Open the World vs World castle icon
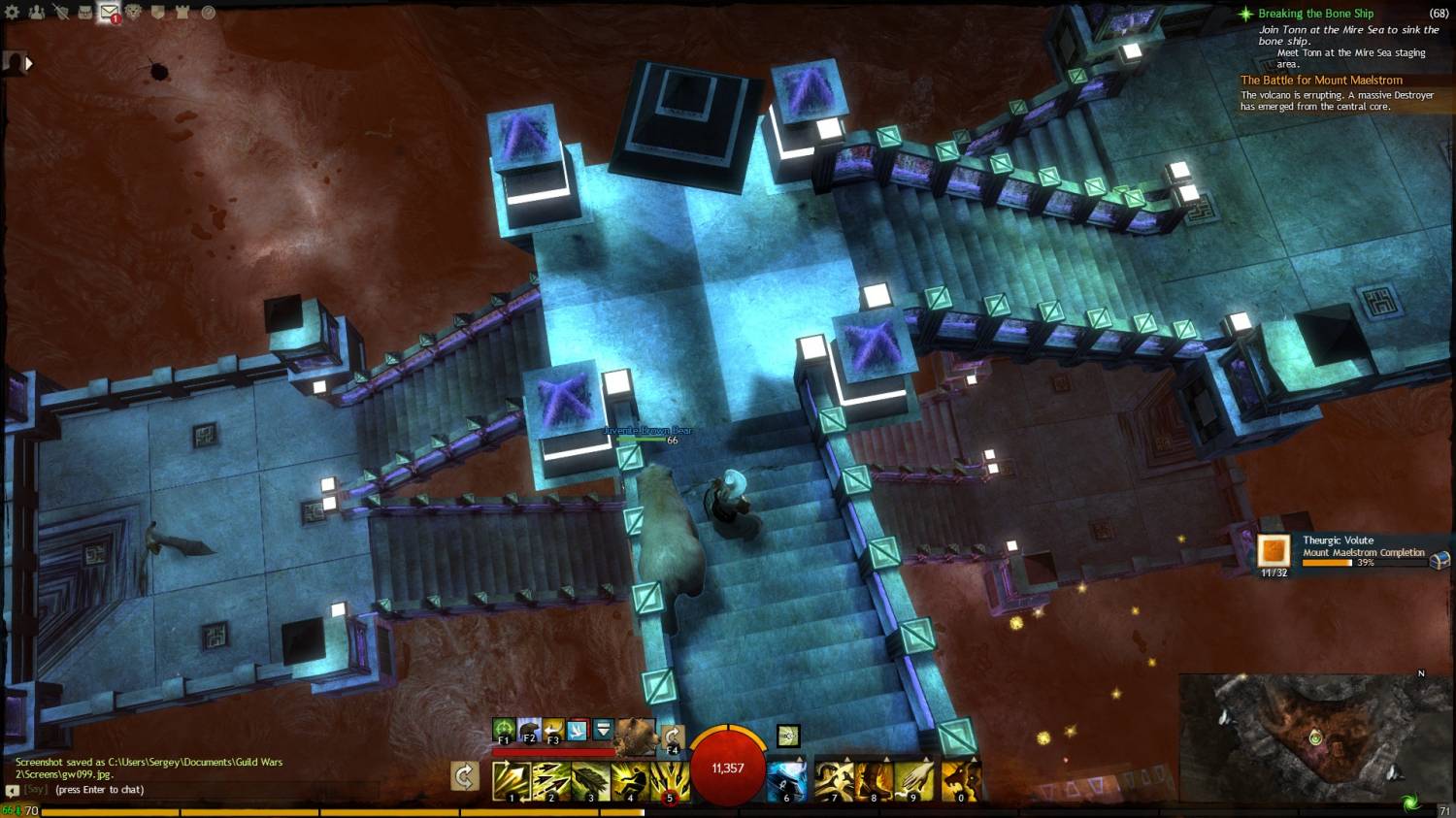Image resolution: width=1456 pixels, height=818 pixels. [182, 13]
